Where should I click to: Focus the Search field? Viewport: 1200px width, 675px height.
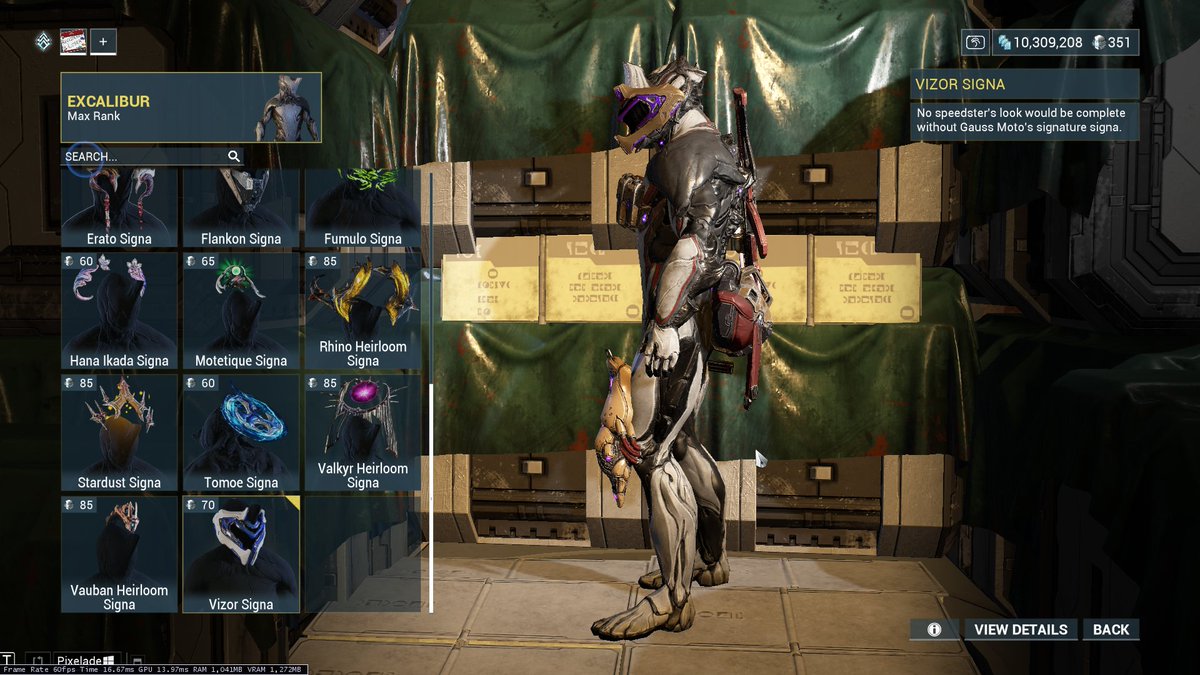point(145,157)
